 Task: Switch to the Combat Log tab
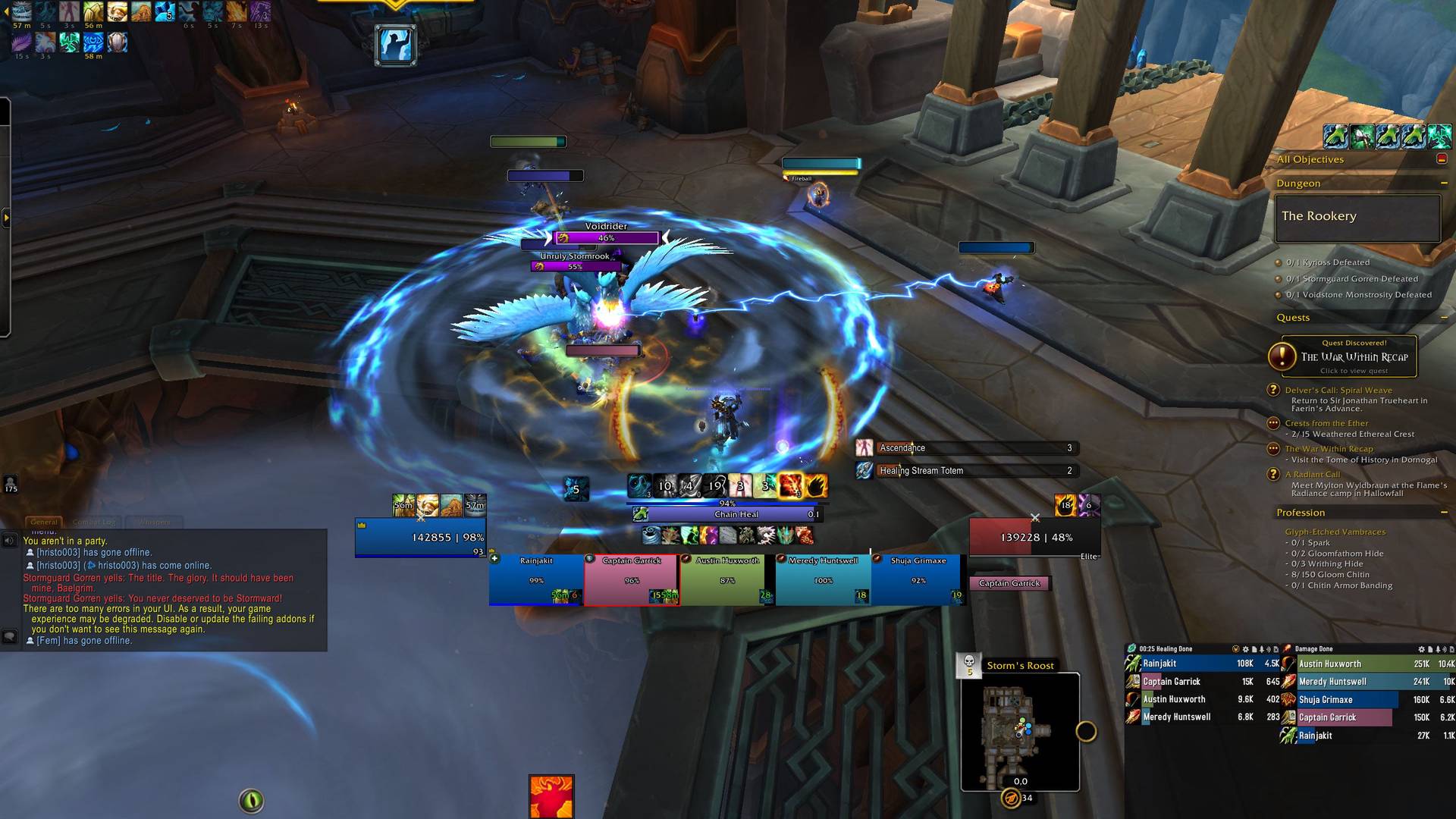tap(95, 522)
